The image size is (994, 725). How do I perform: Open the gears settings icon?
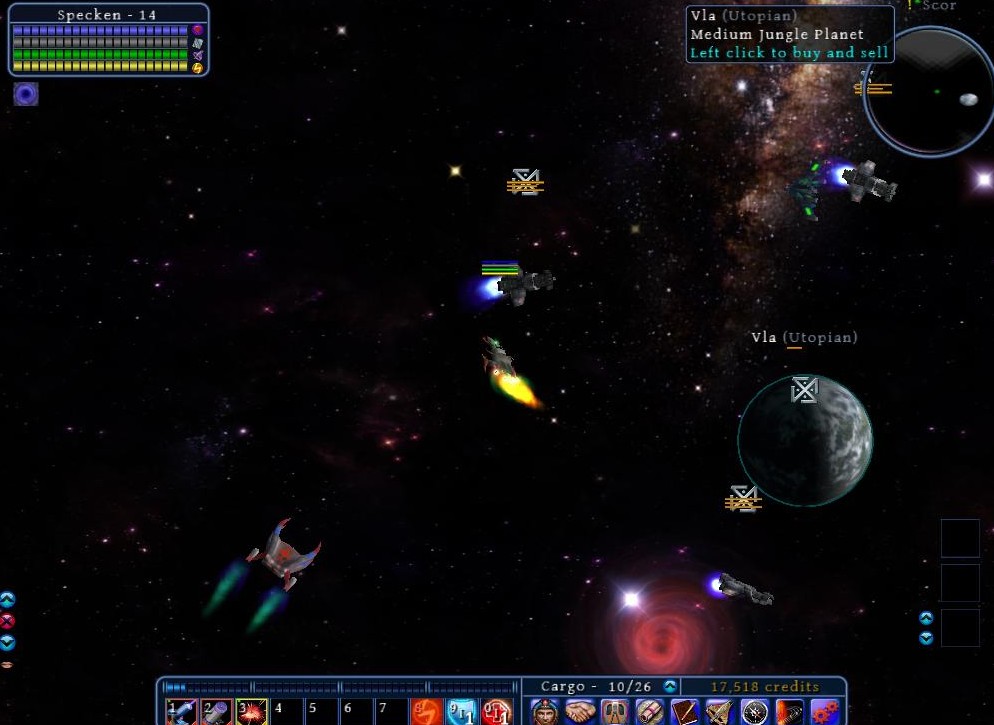pos(825,712)
